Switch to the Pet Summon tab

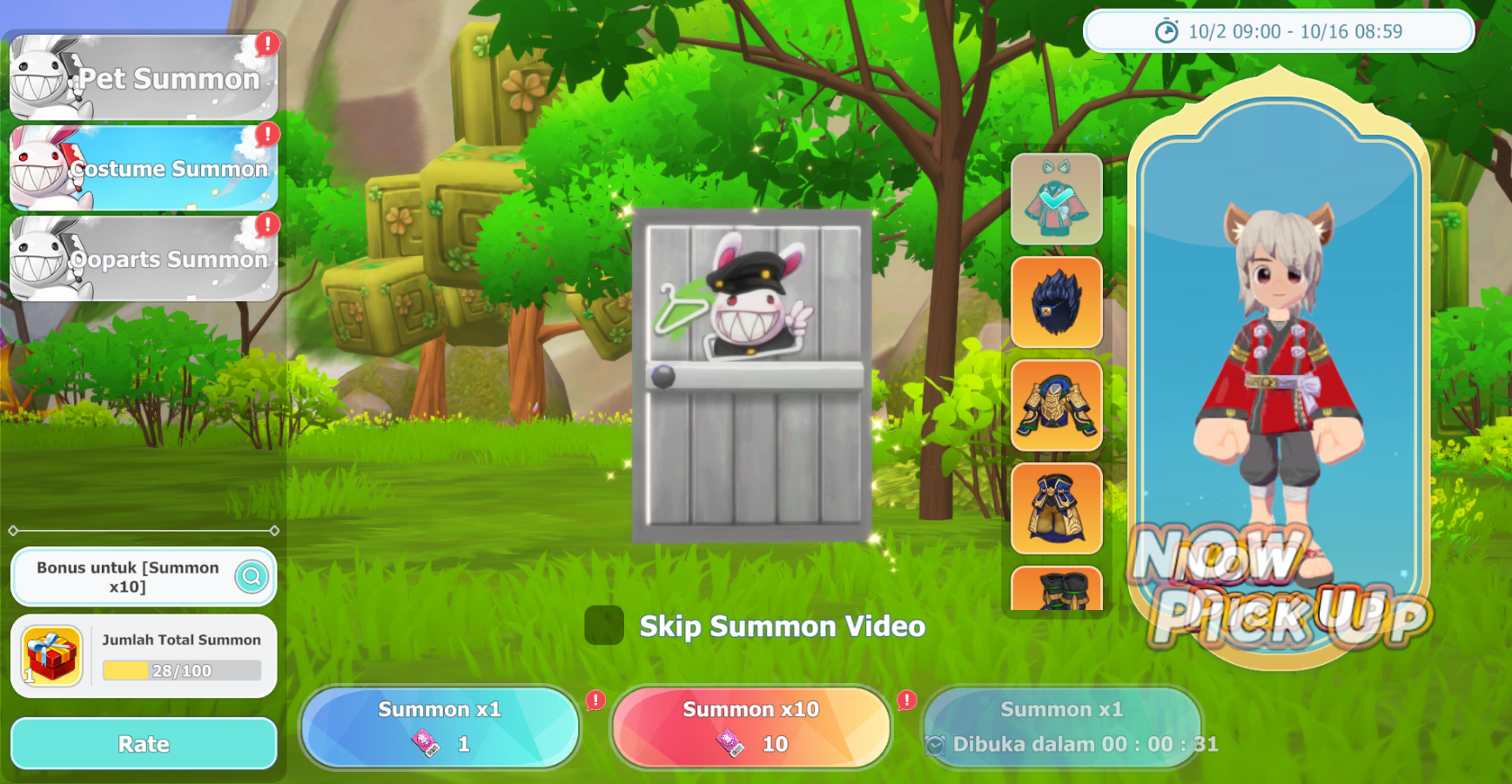click(144, 77)
